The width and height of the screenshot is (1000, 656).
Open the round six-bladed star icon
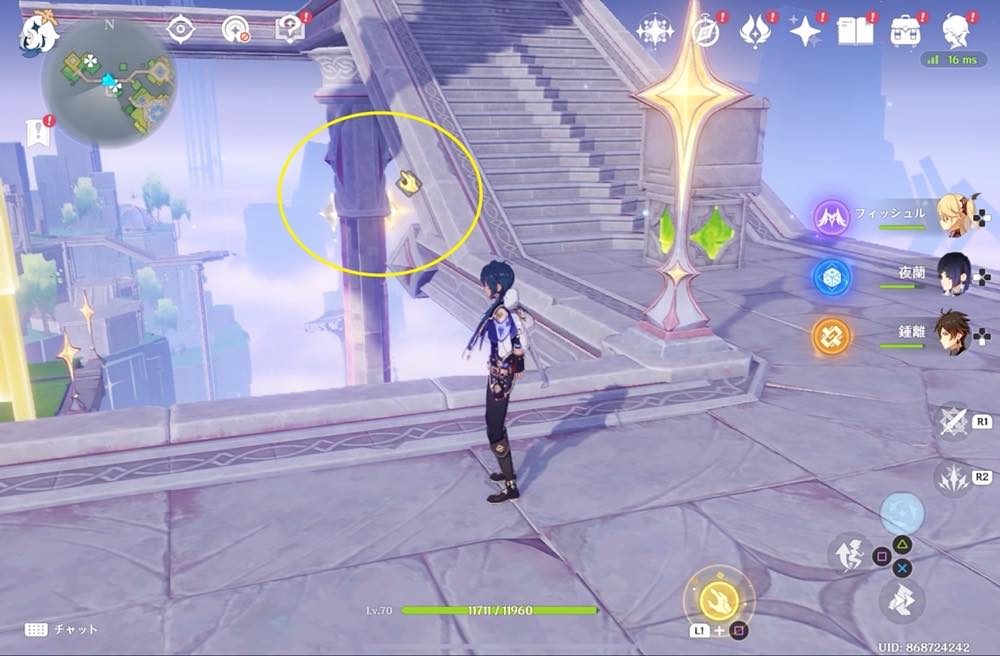pyautogui.click(x=654, y=31)
